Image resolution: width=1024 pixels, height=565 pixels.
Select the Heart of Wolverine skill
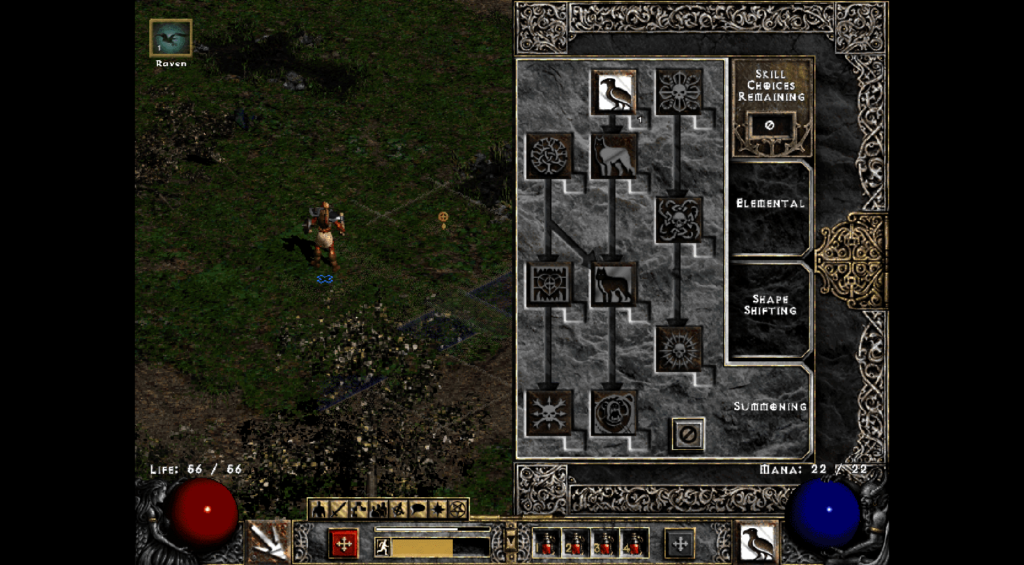[549, 284]
